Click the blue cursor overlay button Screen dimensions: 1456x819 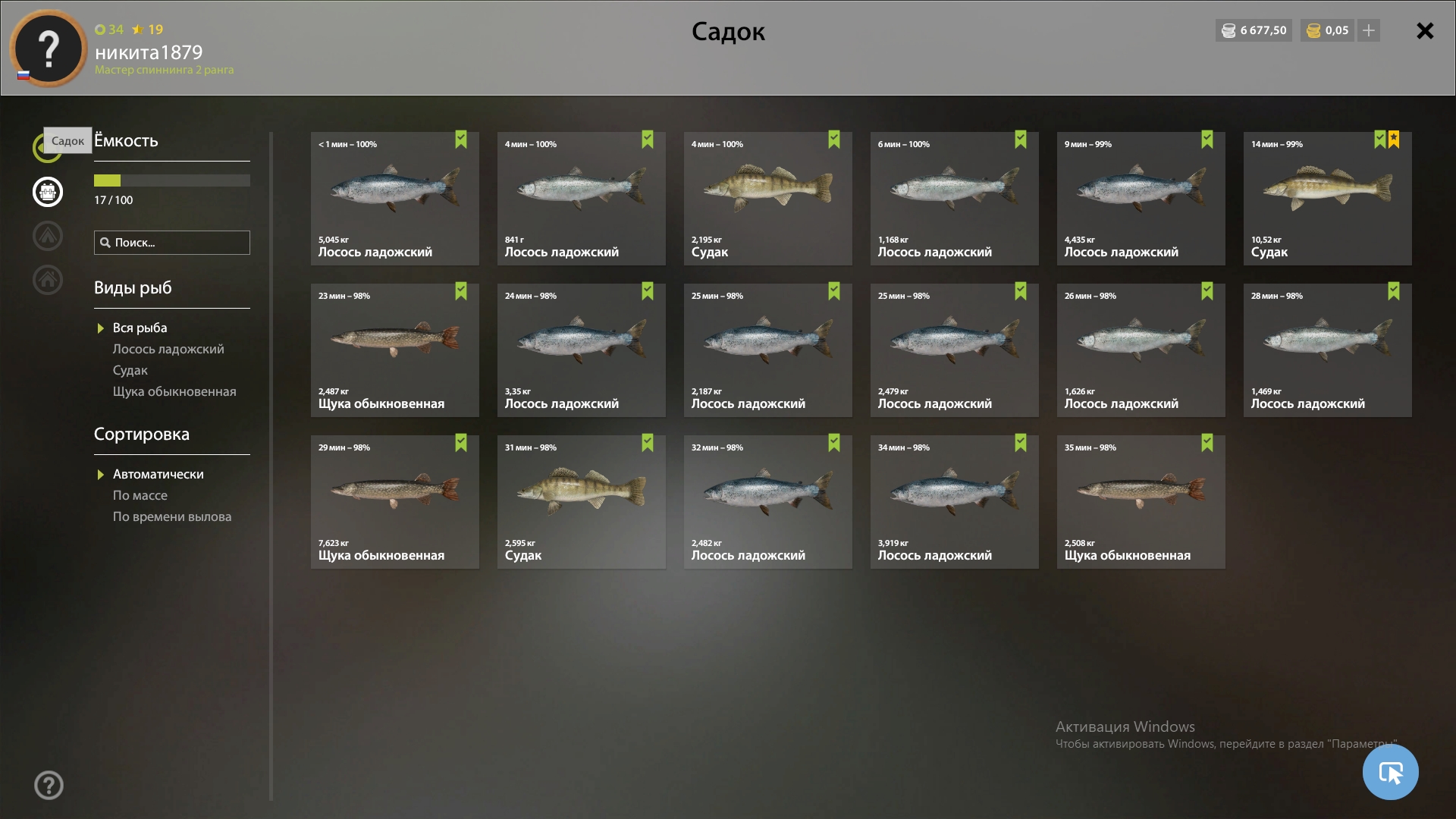1390,772
